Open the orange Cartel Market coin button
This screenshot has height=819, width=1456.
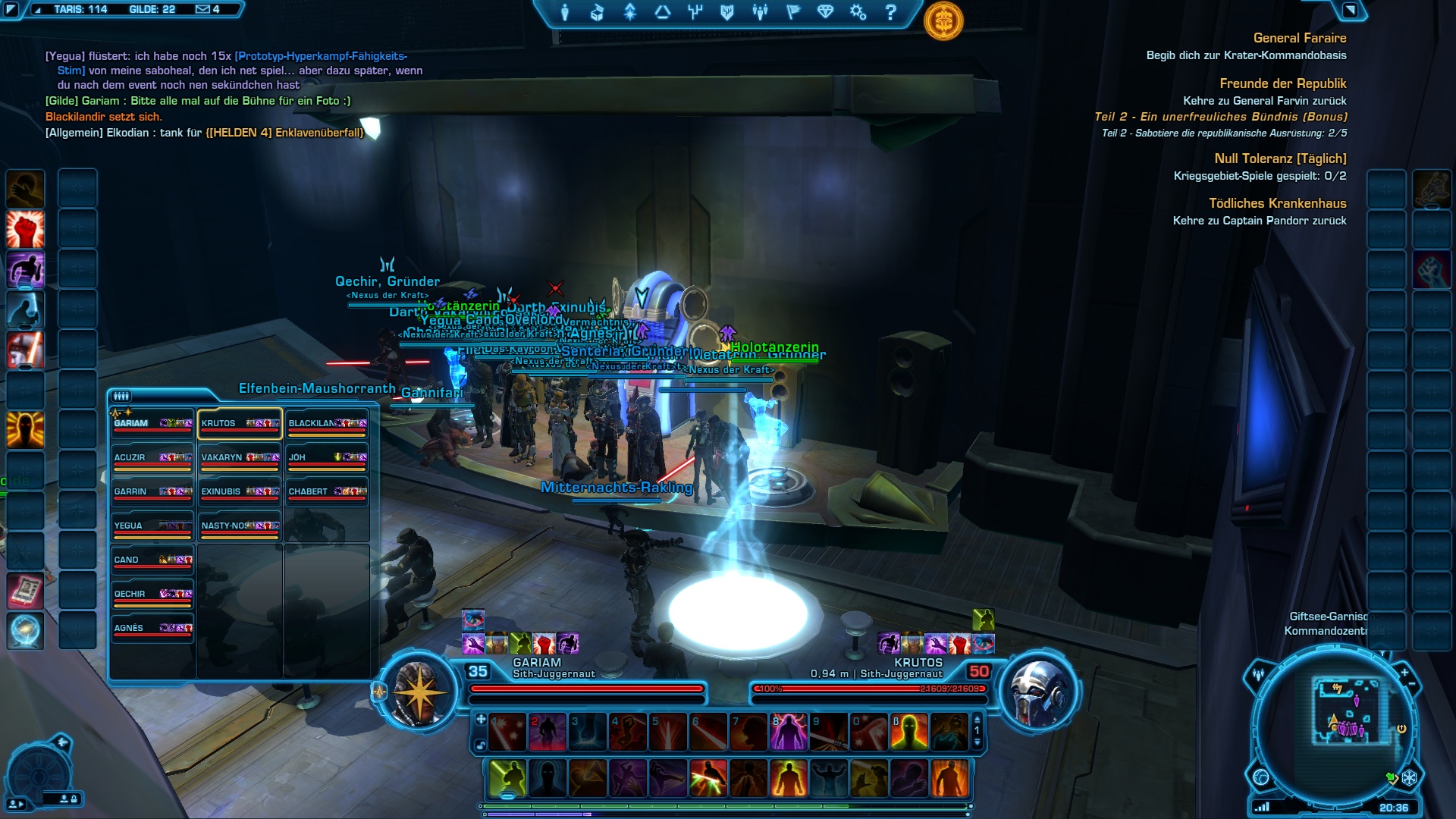pyautogui.click(x=943, y=20)
